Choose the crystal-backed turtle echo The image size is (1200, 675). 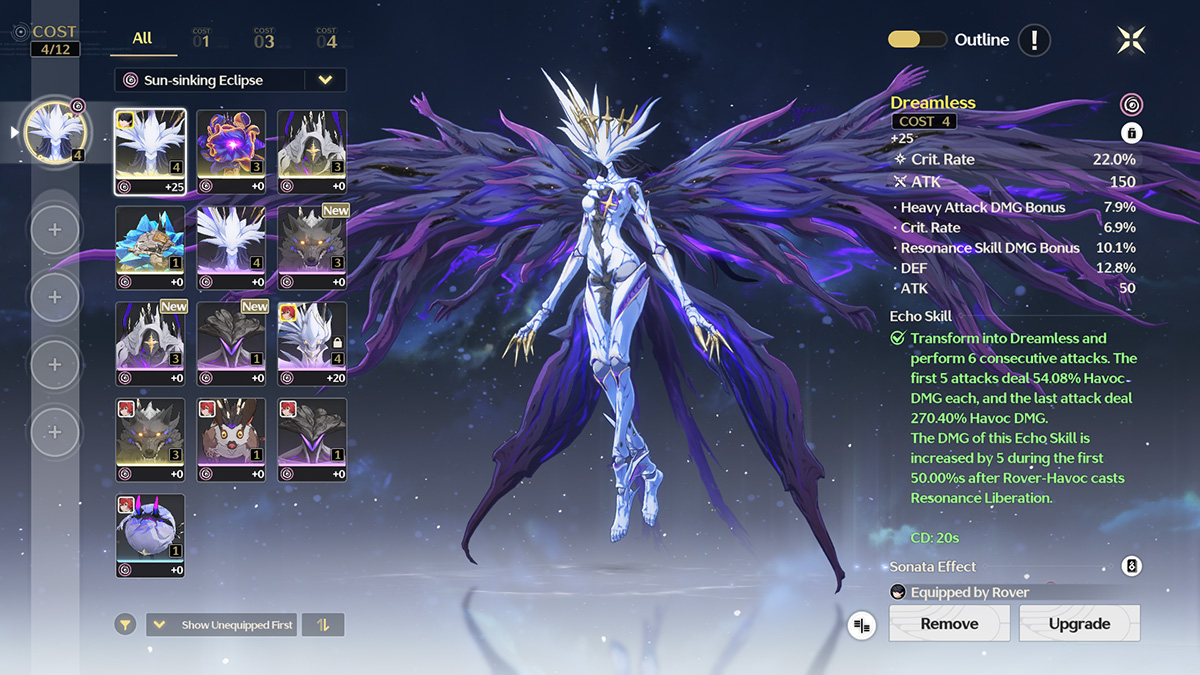[150, 248]
